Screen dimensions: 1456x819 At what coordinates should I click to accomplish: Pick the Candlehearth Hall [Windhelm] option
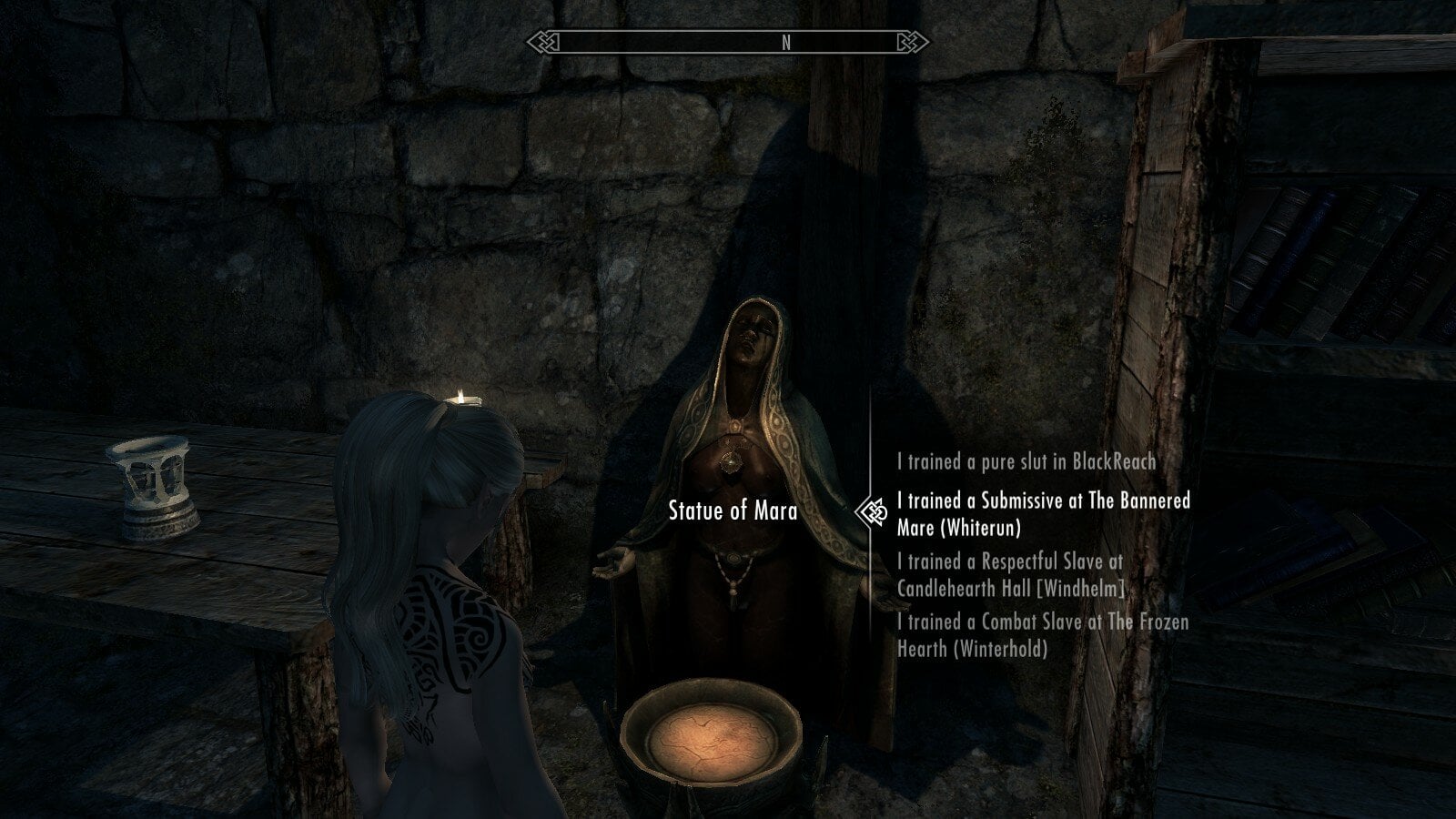[1011, 575]
